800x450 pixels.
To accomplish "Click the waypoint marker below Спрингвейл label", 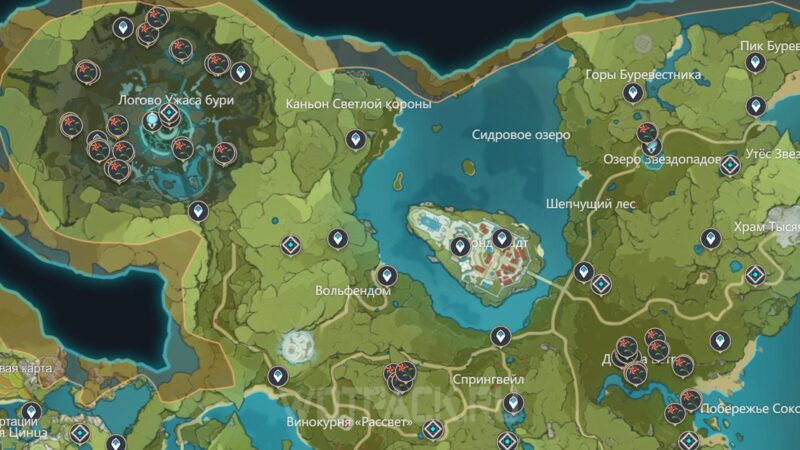I will coord(513,403).
